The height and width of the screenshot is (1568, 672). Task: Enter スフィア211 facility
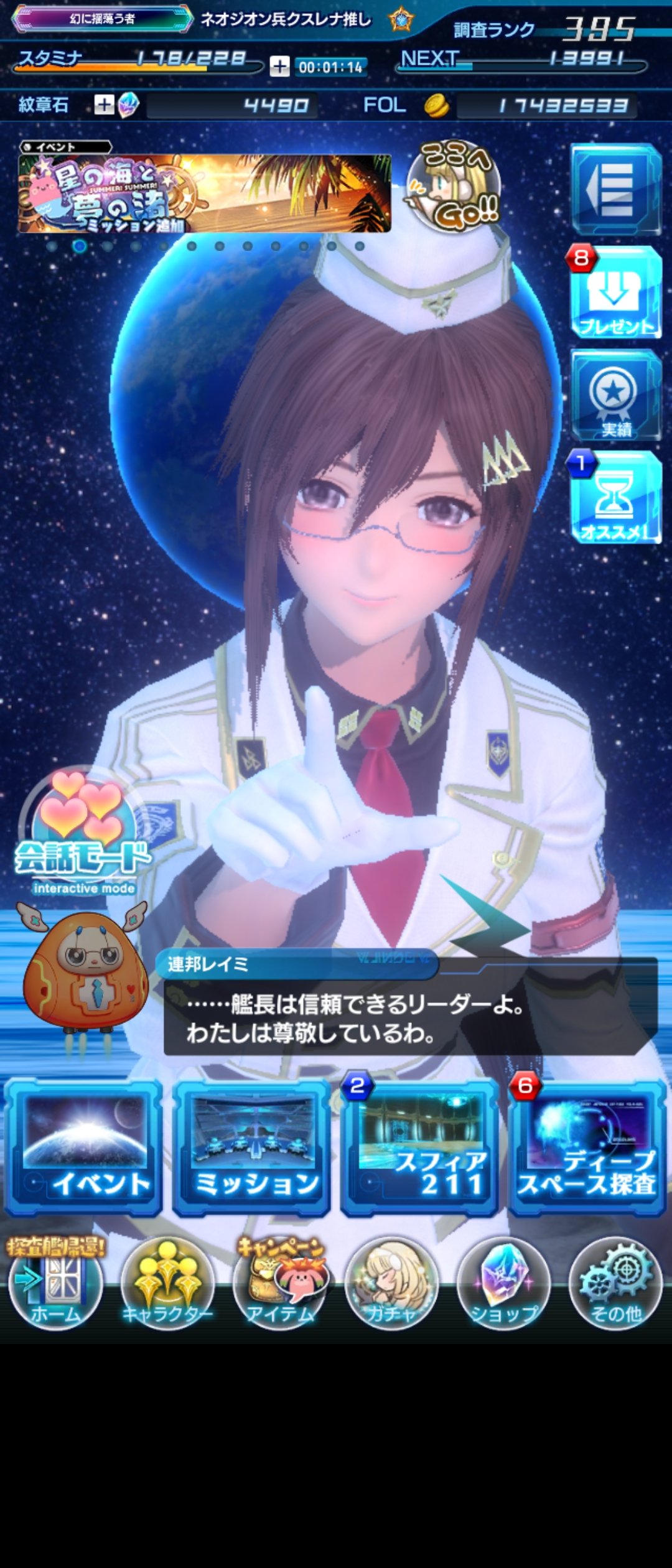(x=419, y=1148)
